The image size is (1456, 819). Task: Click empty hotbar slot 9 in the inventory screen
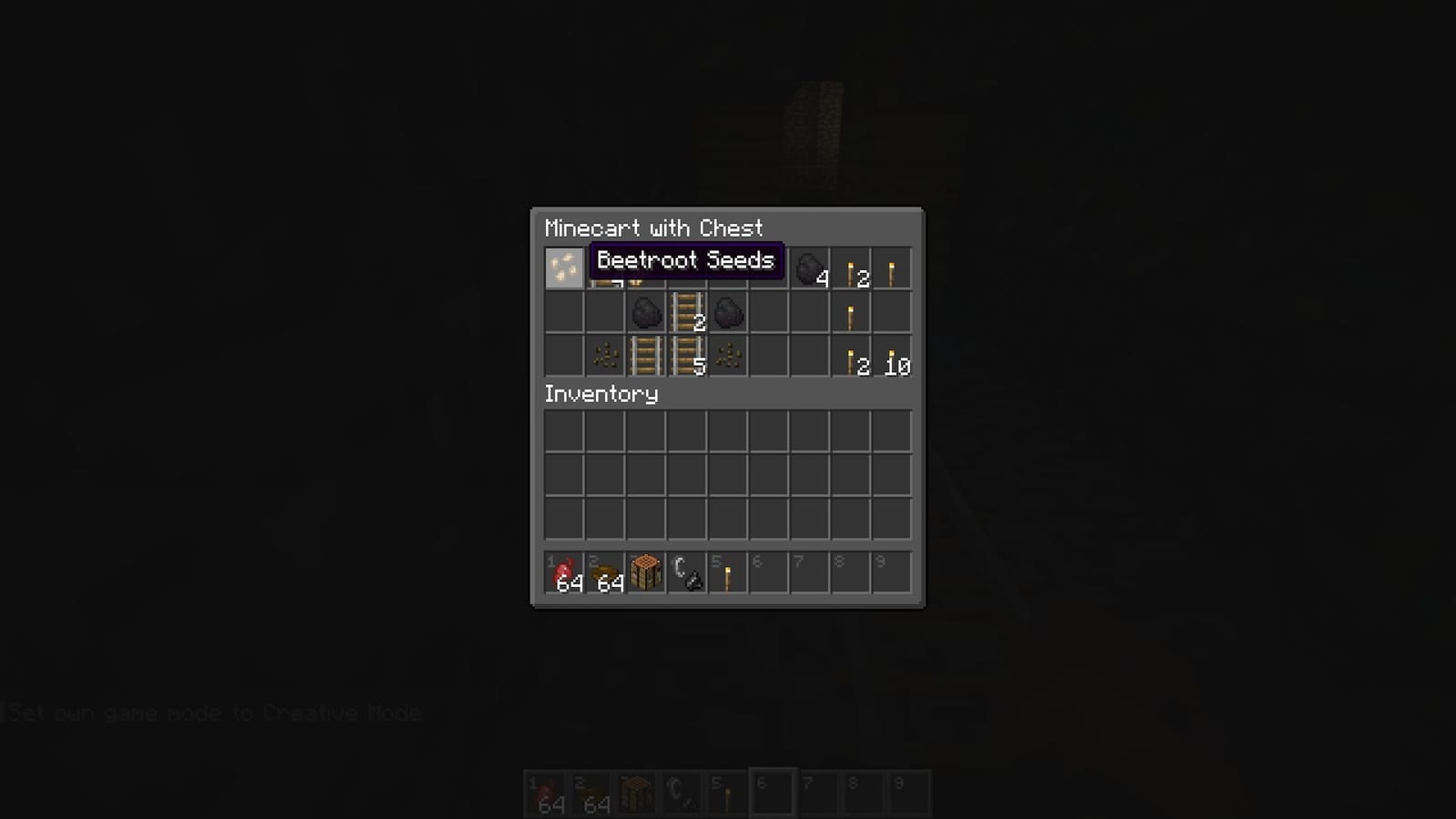click(x=891, y=571)
